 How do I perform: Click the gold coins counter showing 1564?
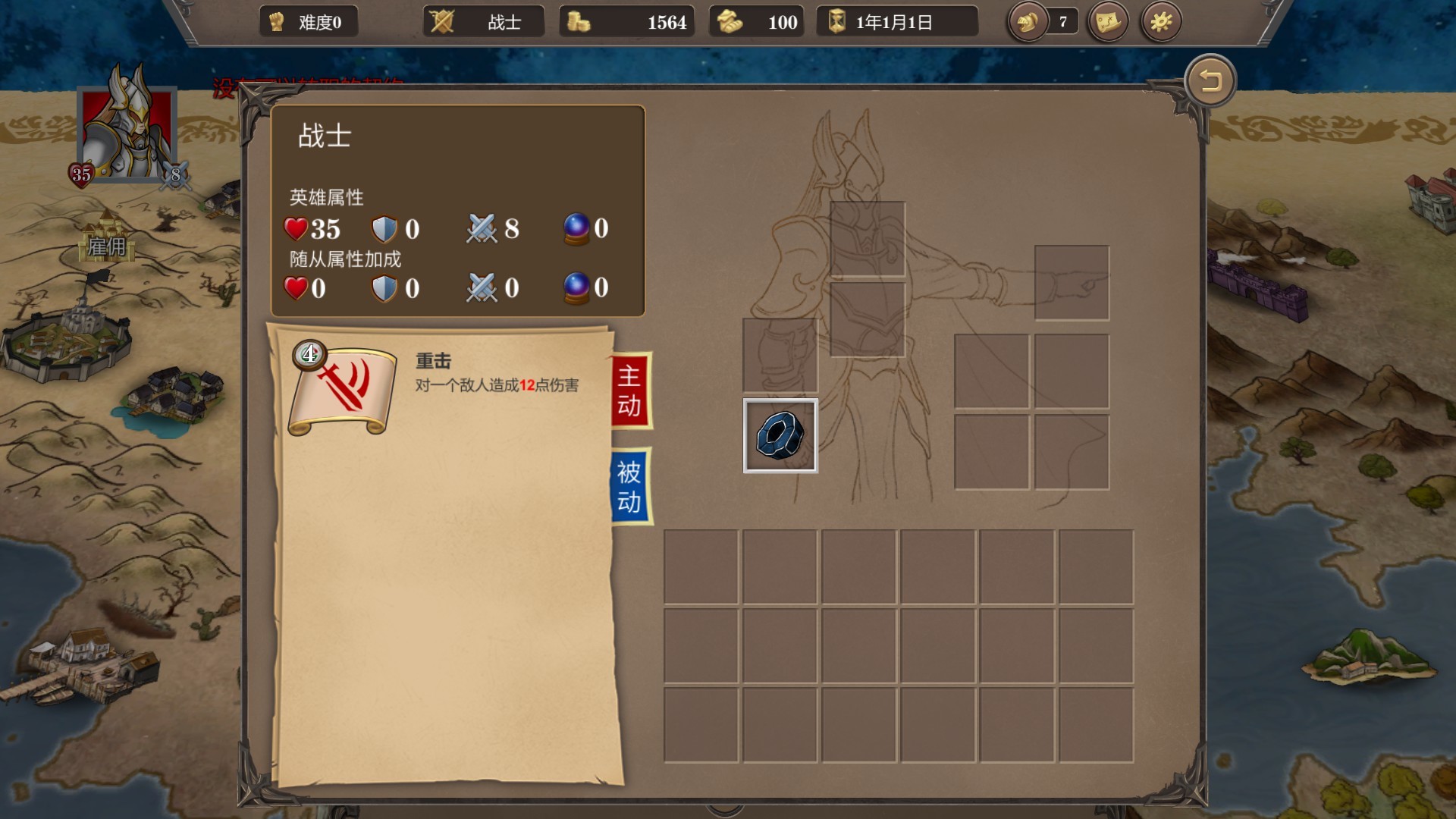[x=626, y=21]
